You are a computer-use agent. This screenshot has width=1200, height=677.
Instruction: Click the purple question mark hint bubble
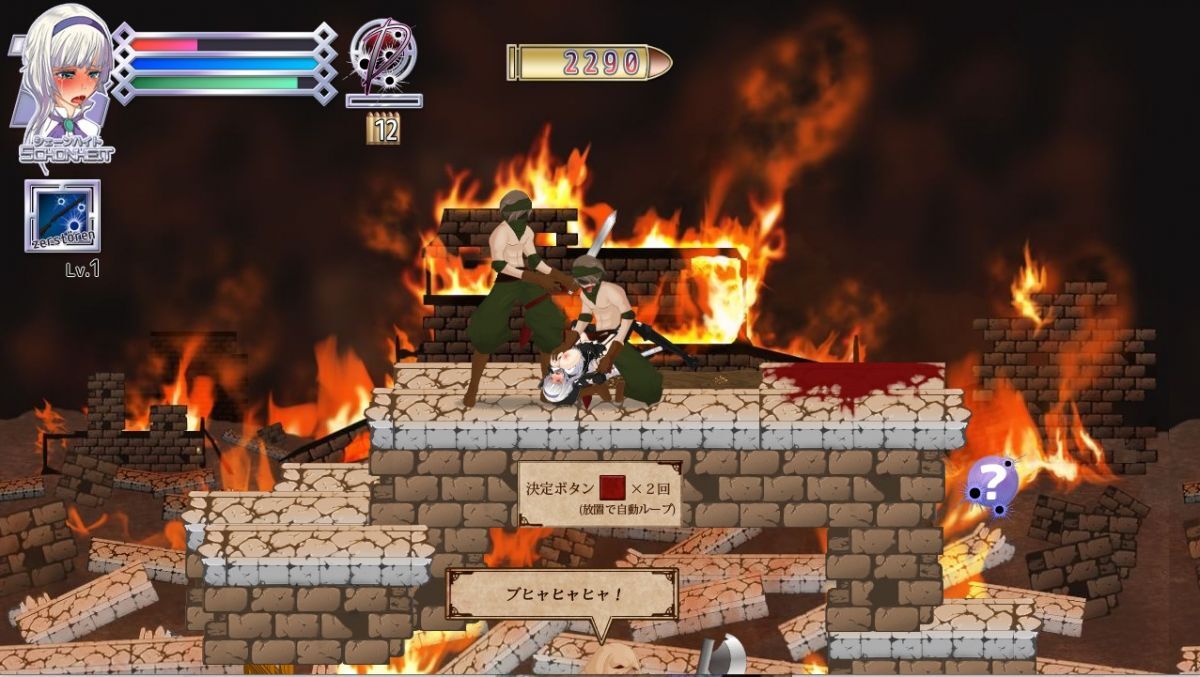click(x=991, y=484)
